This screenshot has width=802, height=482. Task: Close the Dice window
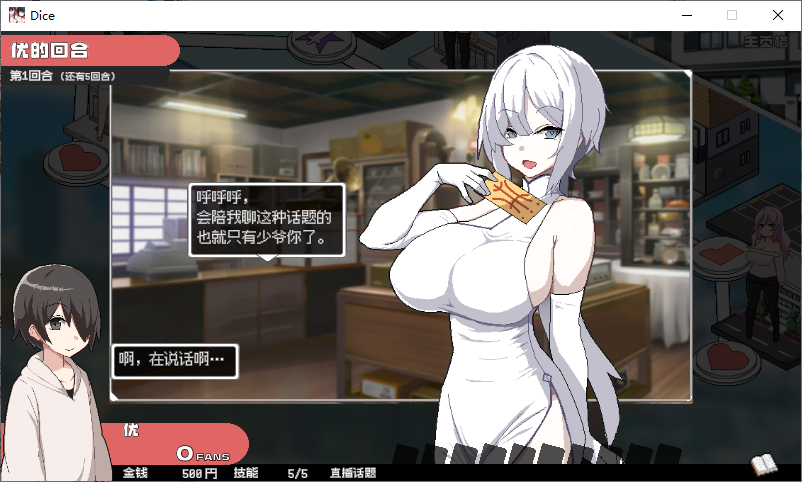click(x=777, y=15)
